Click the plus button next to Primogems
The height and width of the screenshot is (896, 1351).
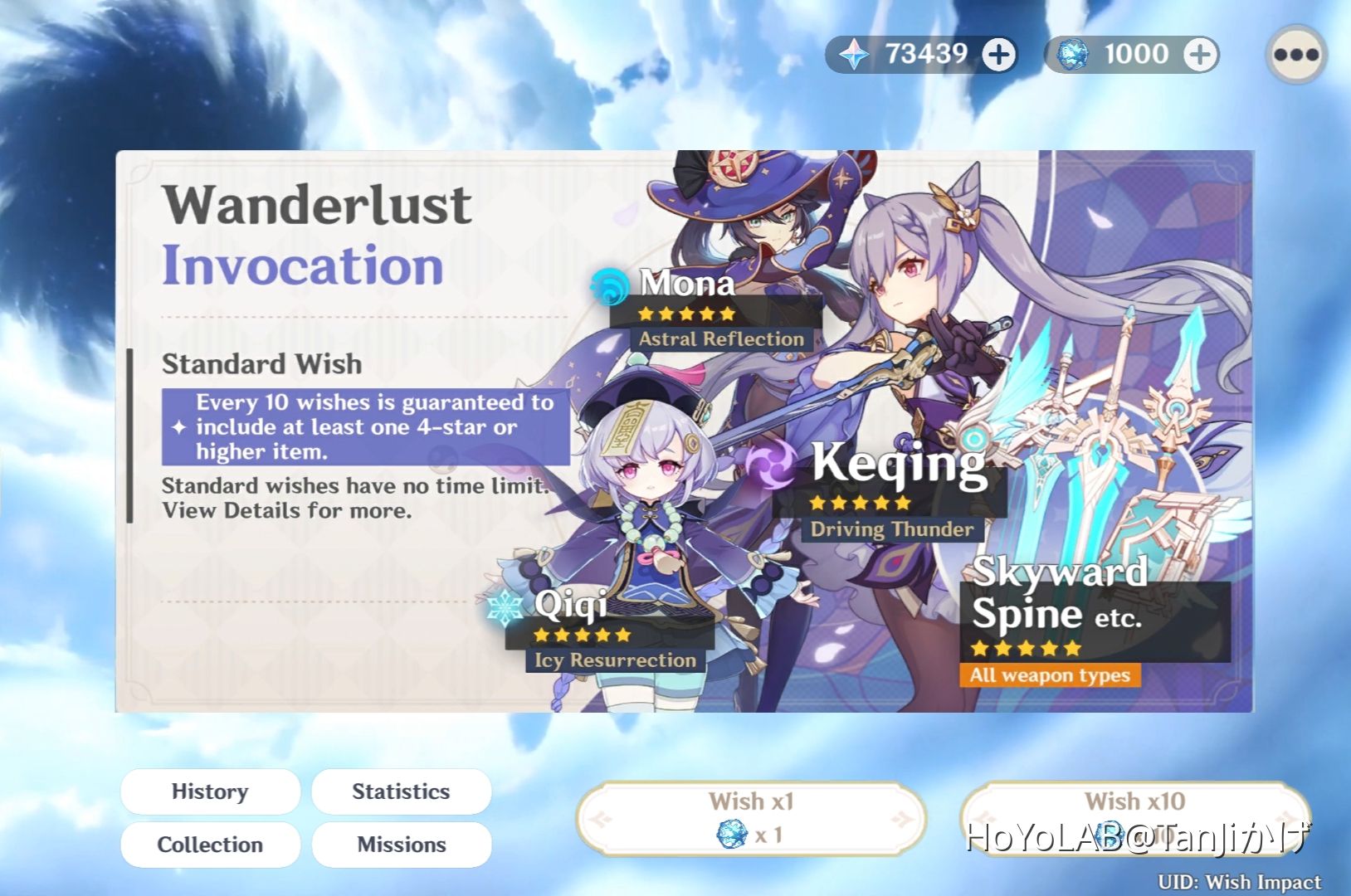coord(1001,54)
